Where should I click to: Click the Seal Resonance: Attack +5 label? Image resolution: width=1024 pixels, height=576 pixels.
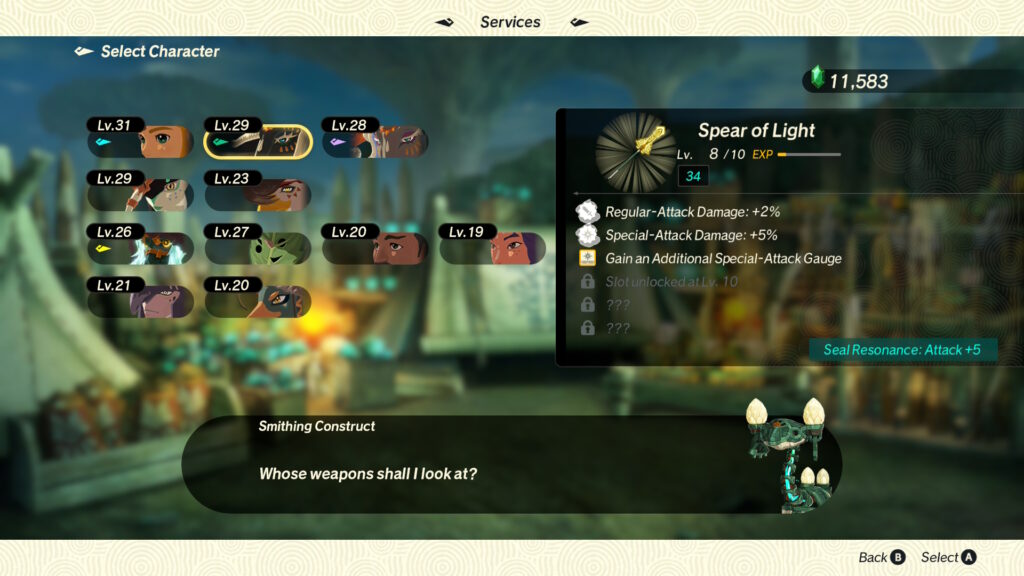[902, 350]
